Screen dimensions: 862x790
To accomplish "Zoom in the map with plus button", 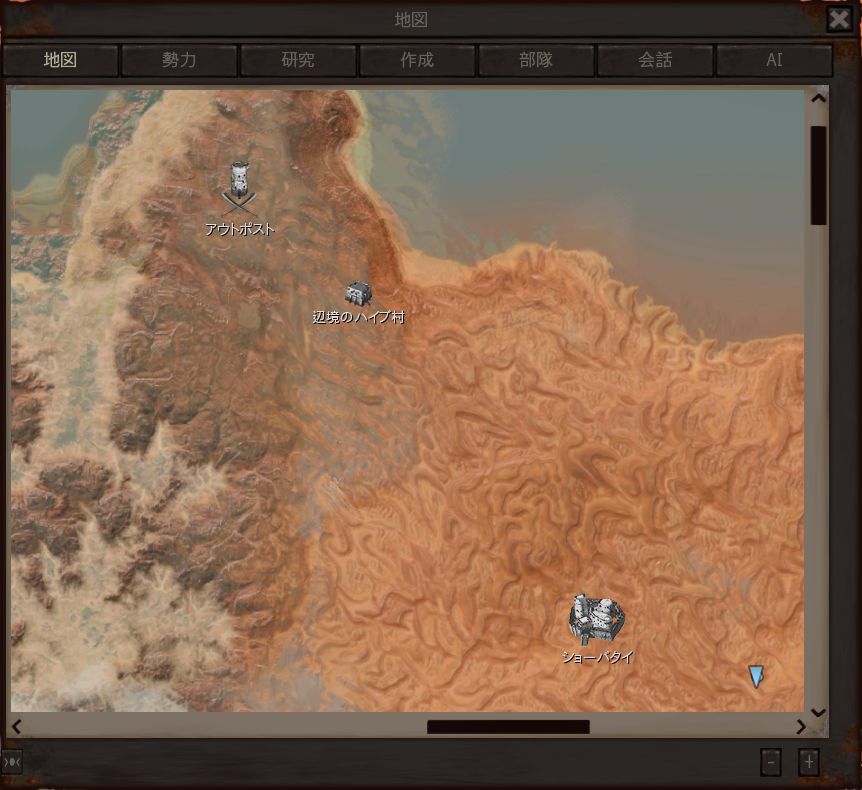I will [809, 762].
